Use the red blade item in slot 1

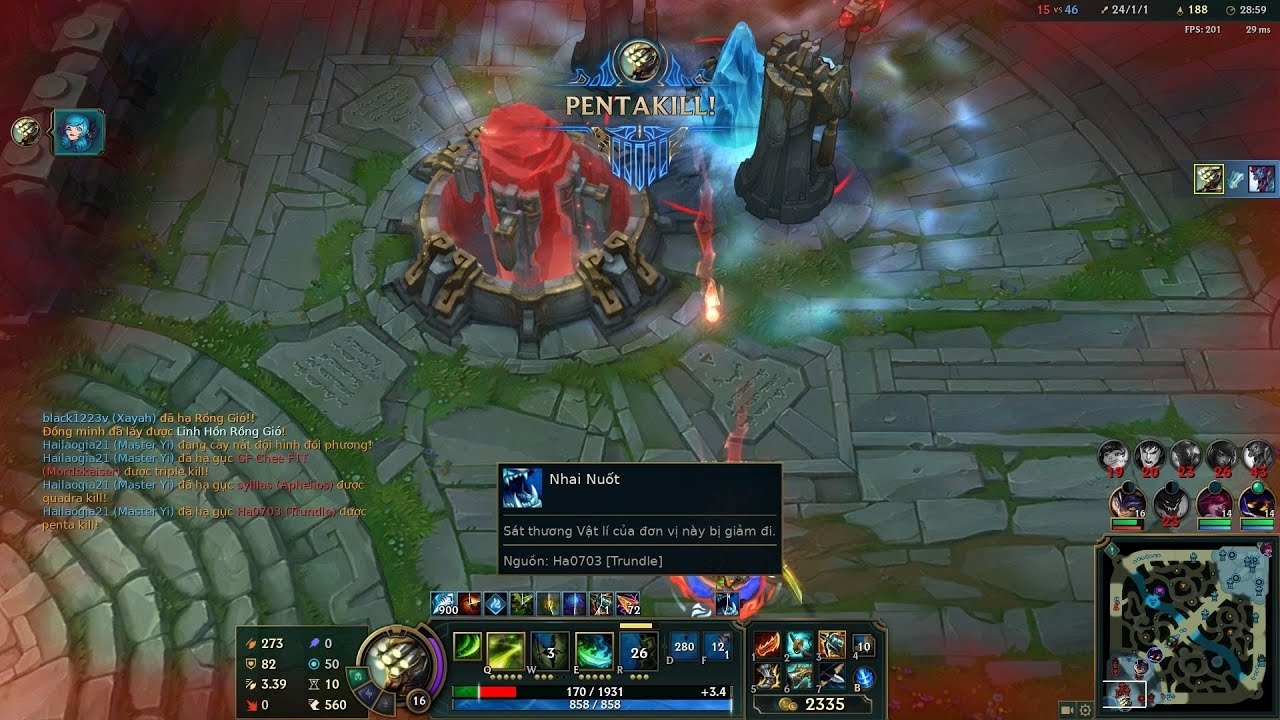coord(768,646)
